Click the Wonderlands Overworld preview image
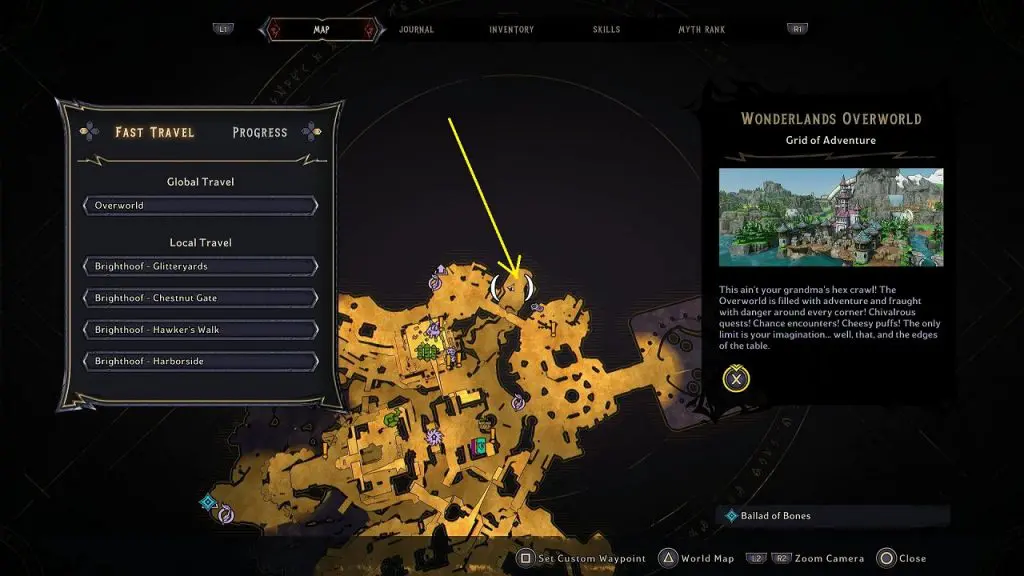The image size is (1024, 576). [x=830, y=218]
